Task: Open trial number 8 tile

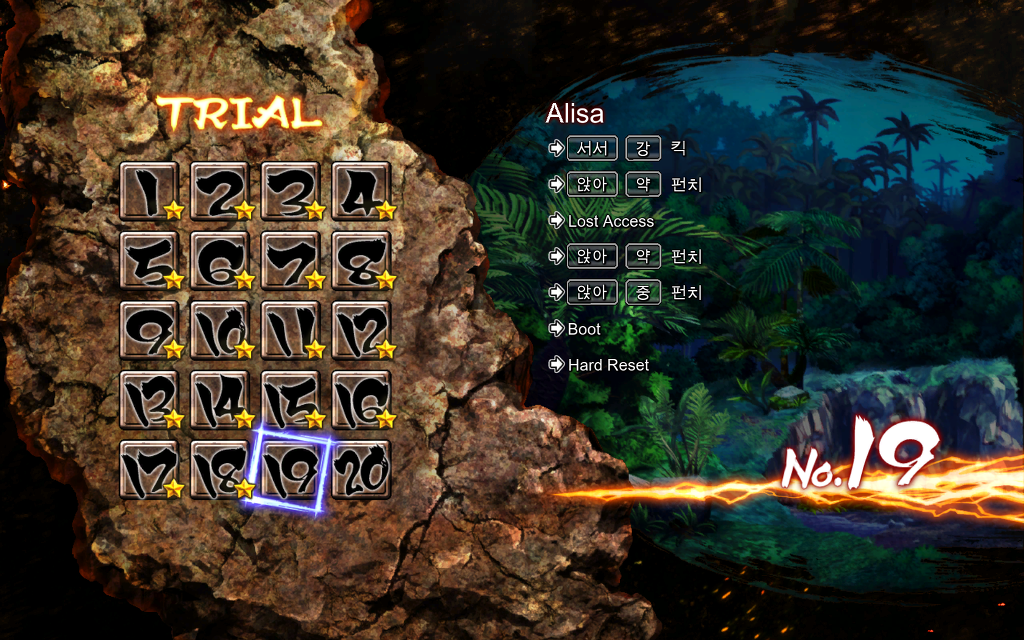Action: pos(361,261)
